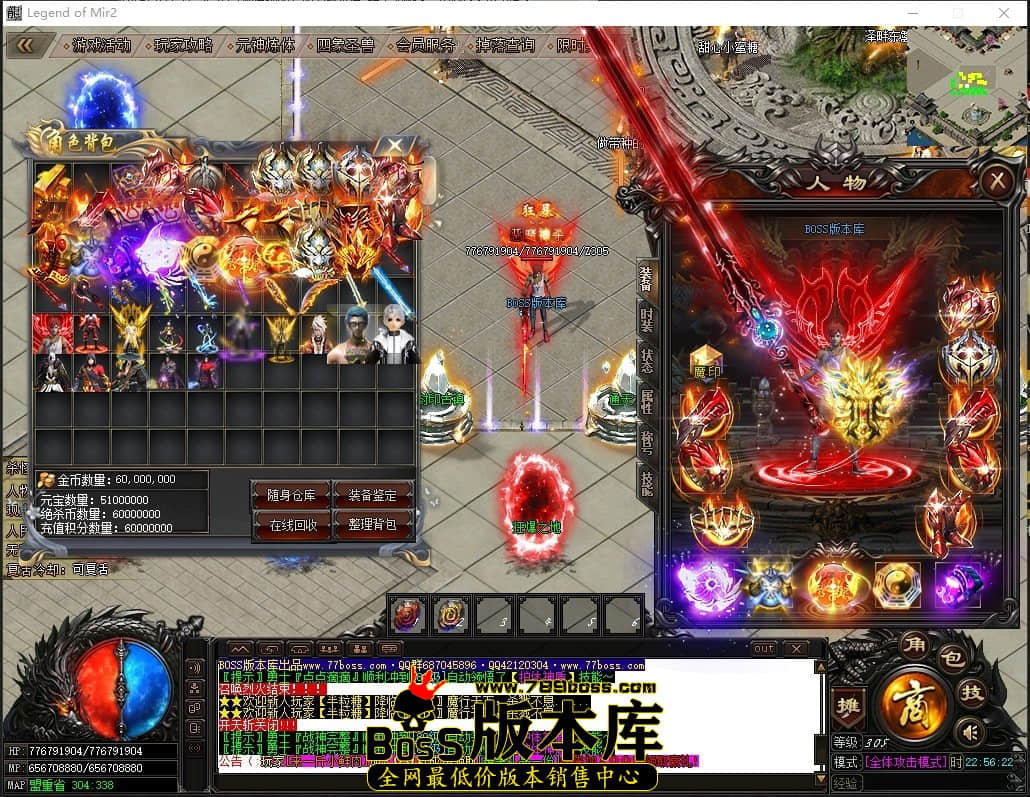This screenshot has width=1030, height=797.
Task: Open the 会员服务 member services menu
Action: 426,45
